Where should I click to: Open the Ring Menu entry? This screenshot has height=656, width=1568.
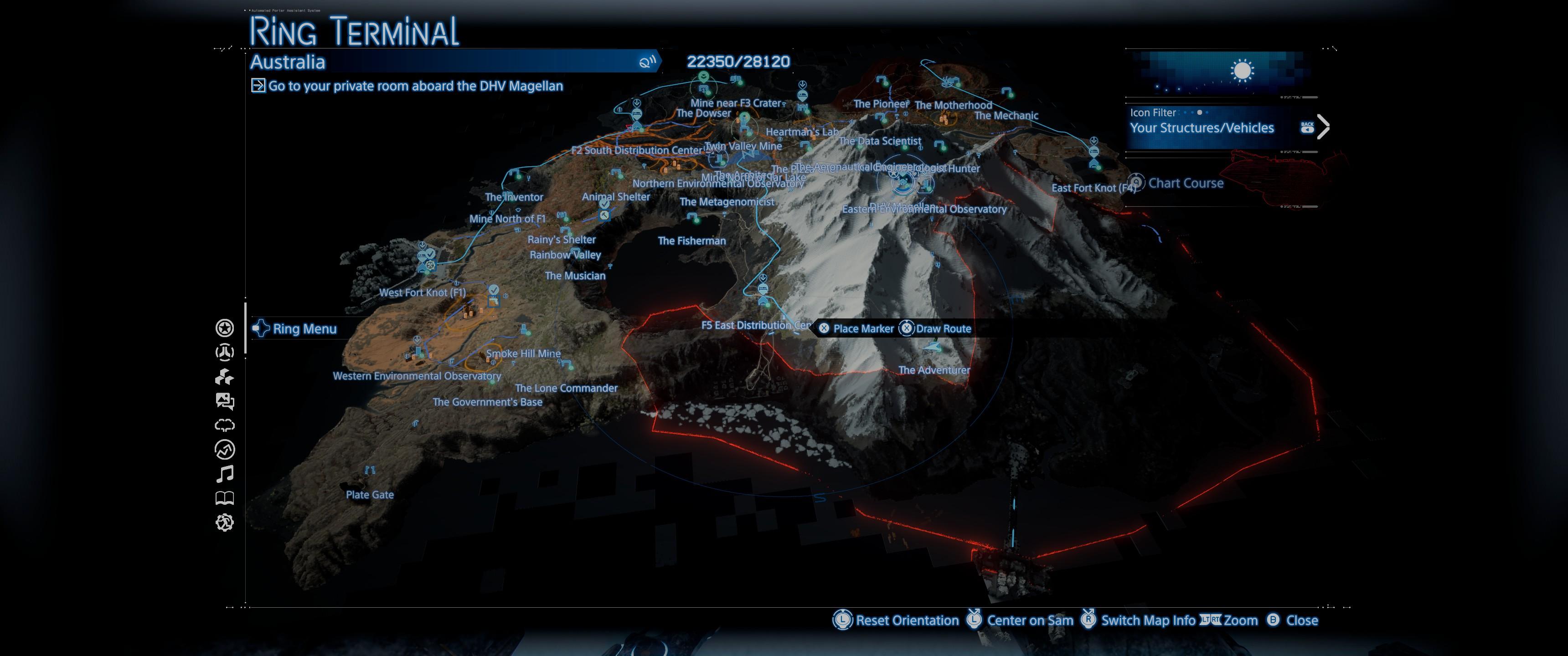[x=304, y=328]
